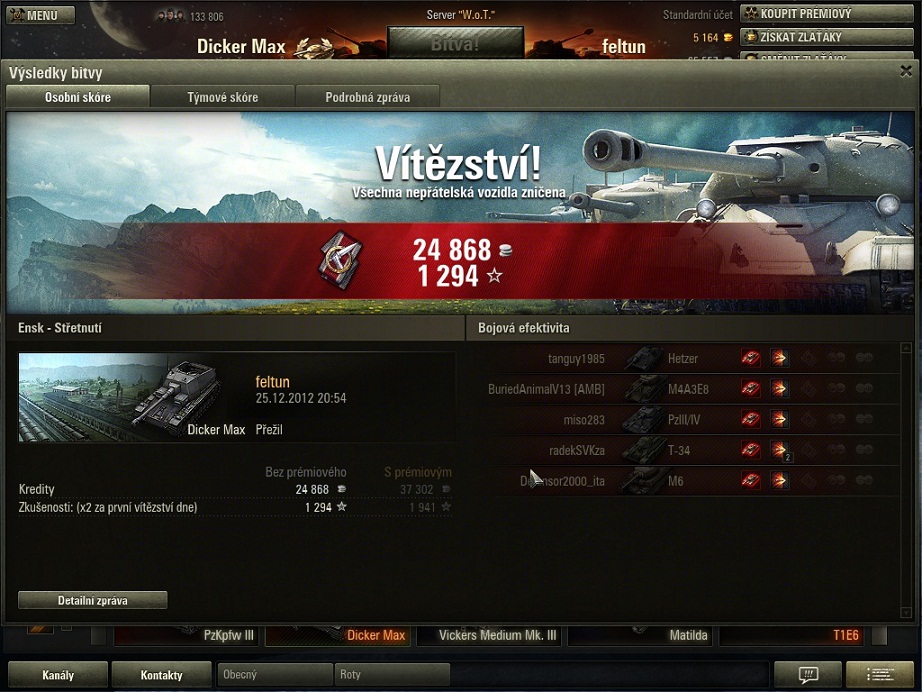Select the Vickers Medium Mk. III tank
Viewport: 922px width, 692px height.
click(x=488, y=635)
